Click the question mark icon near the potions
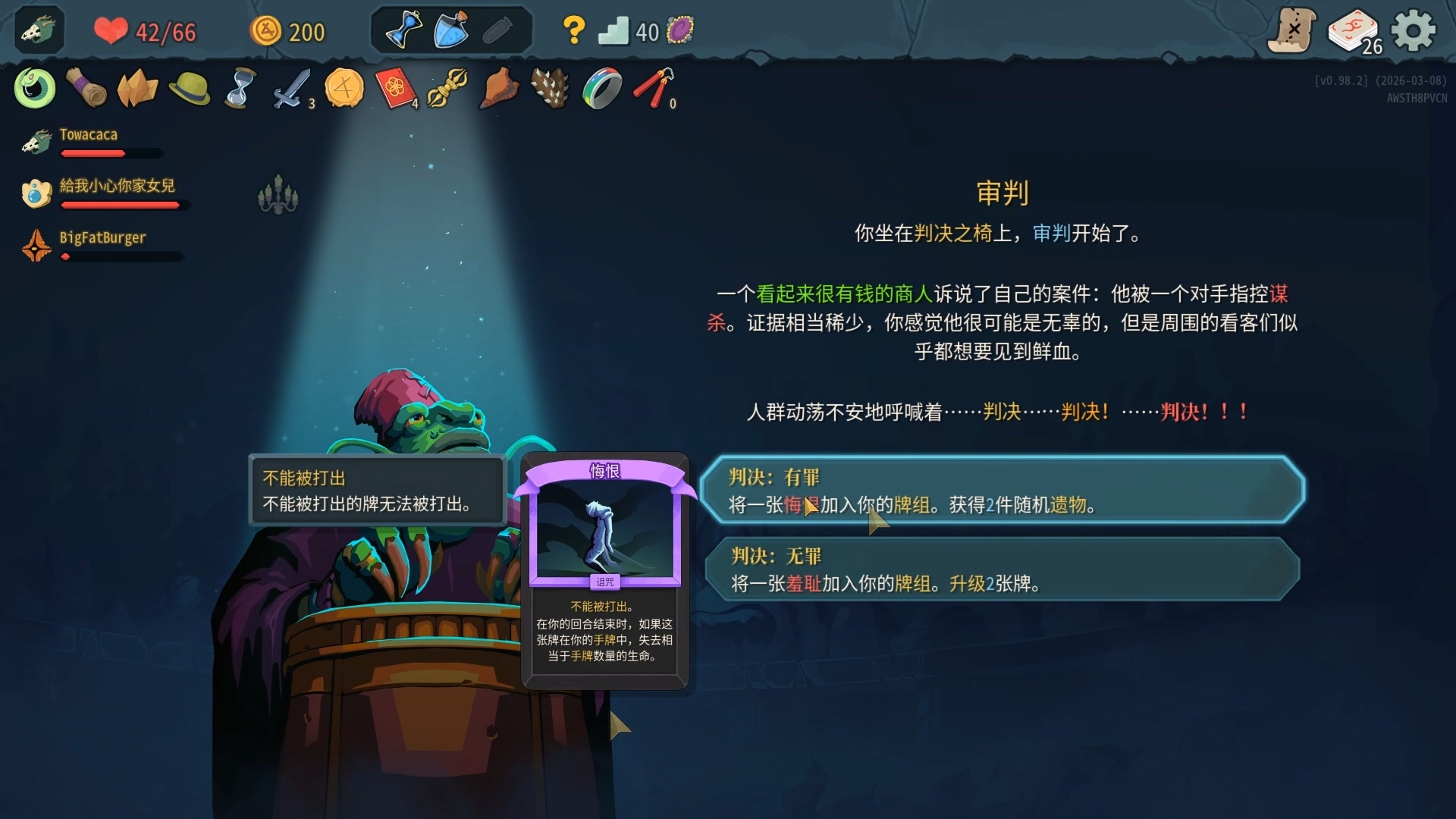 pos(574,30)
